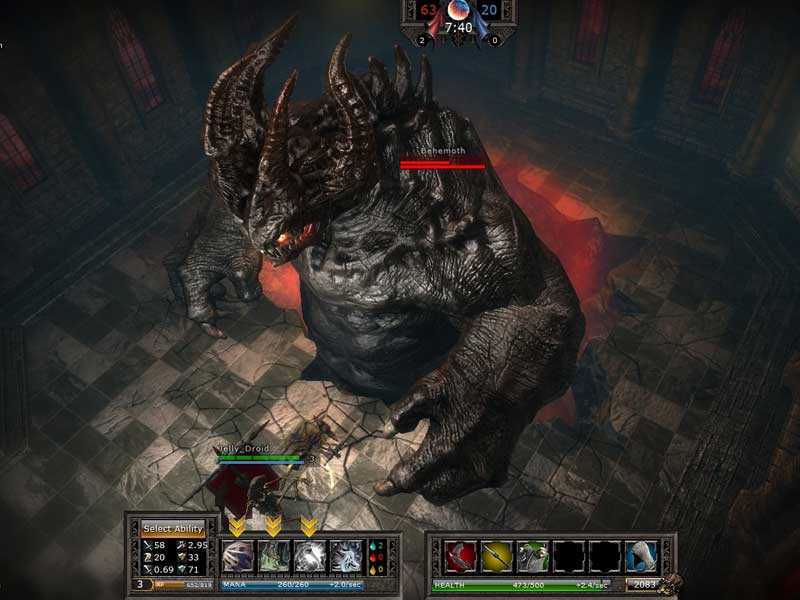The width and height of the screenshot is (800, 600).
Task: Trigger the white swirl third ability
Action: (x=310, y=555)
